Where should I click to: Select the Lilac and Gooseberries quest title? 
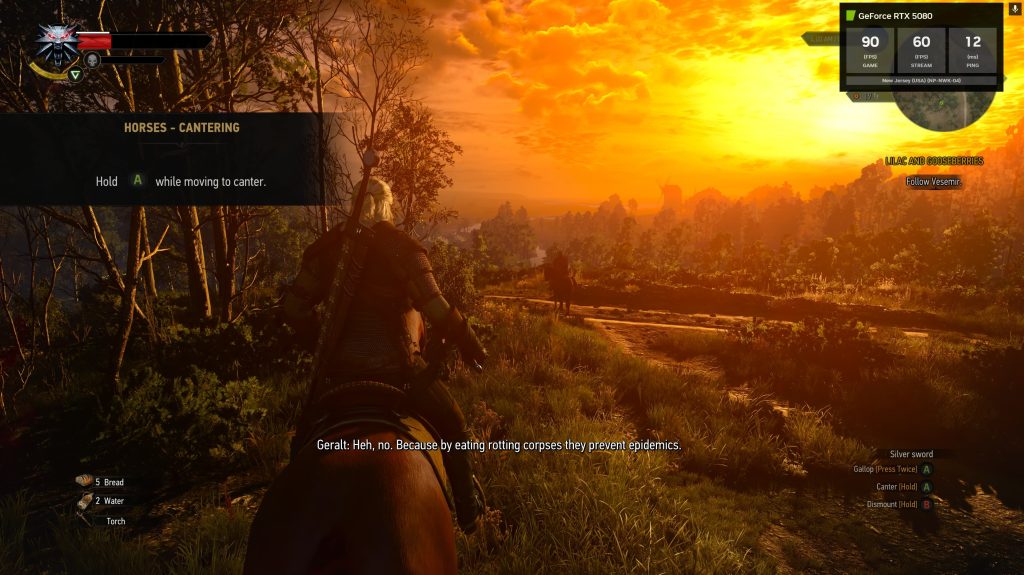(934, 161)
